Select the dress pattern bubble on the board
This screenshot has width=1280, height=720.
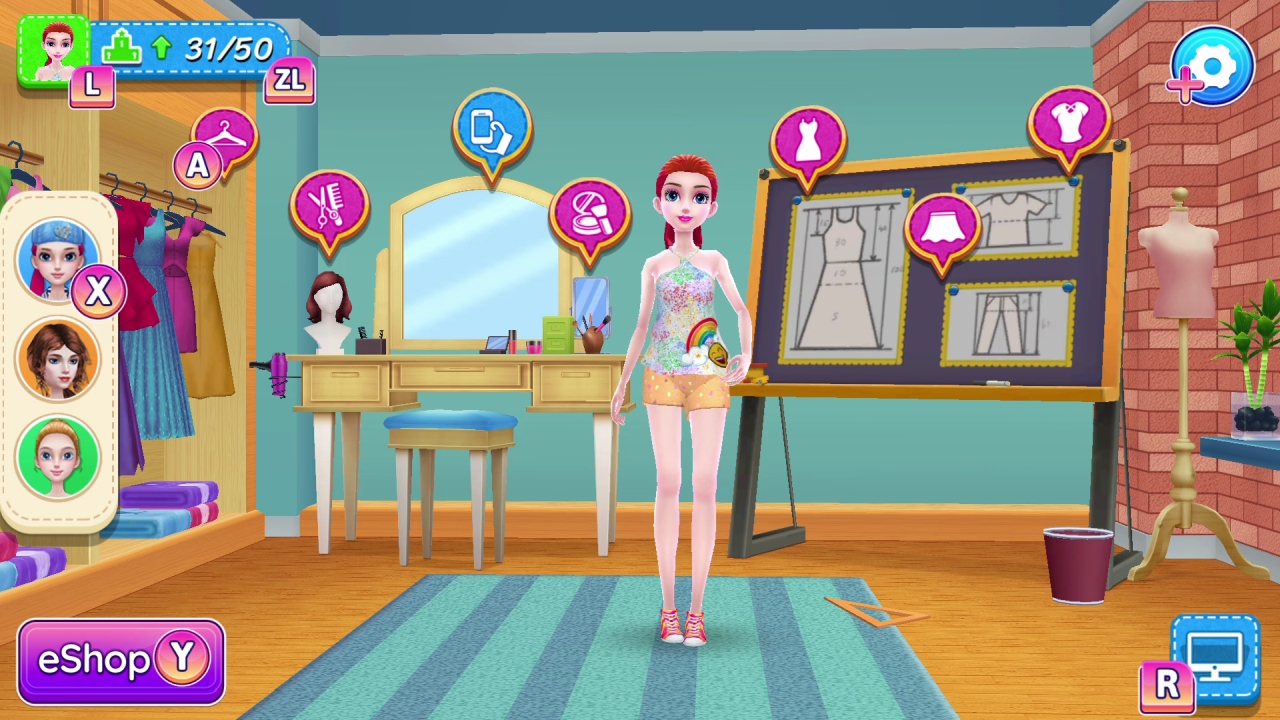click(x=810, y=140)
